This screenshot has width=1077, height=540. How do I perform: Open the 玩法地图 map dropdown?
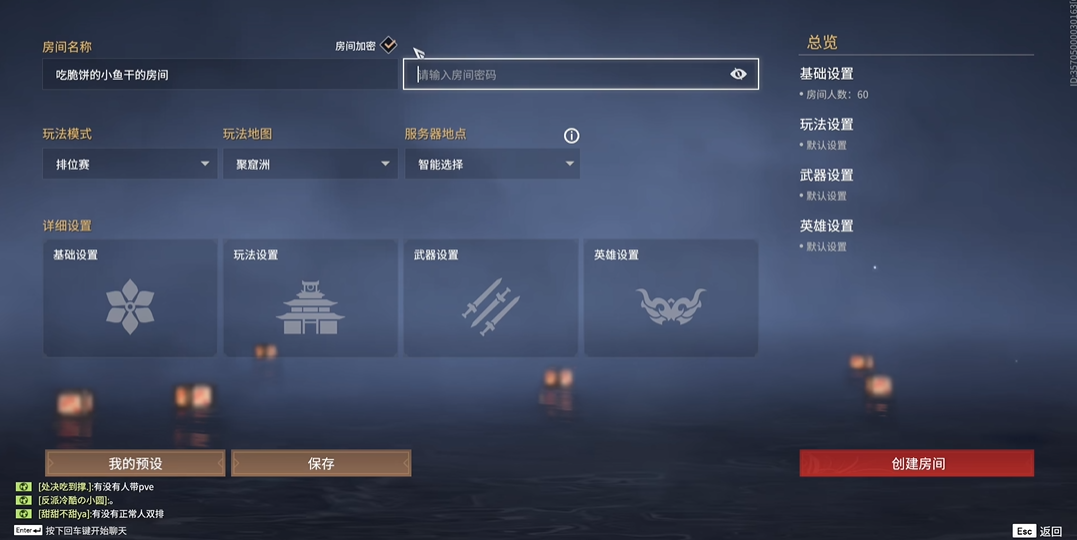click(x=309, y=164)
